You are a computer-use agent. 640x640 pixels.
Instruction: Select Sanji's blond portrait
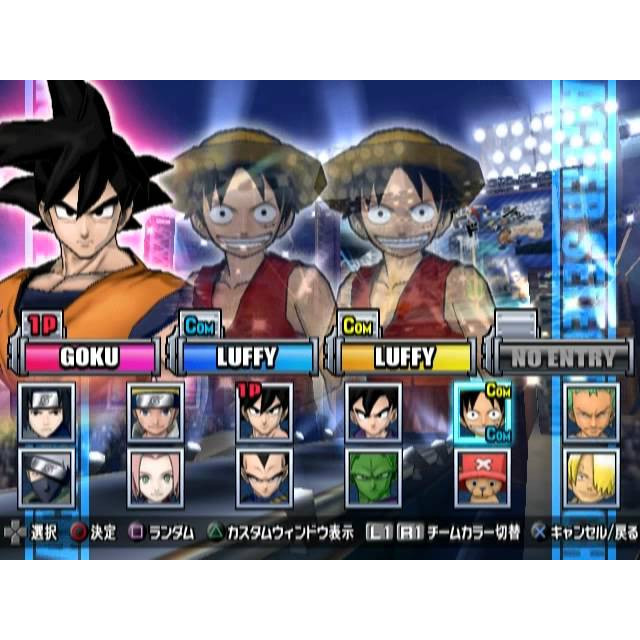(x=590, y=476)
